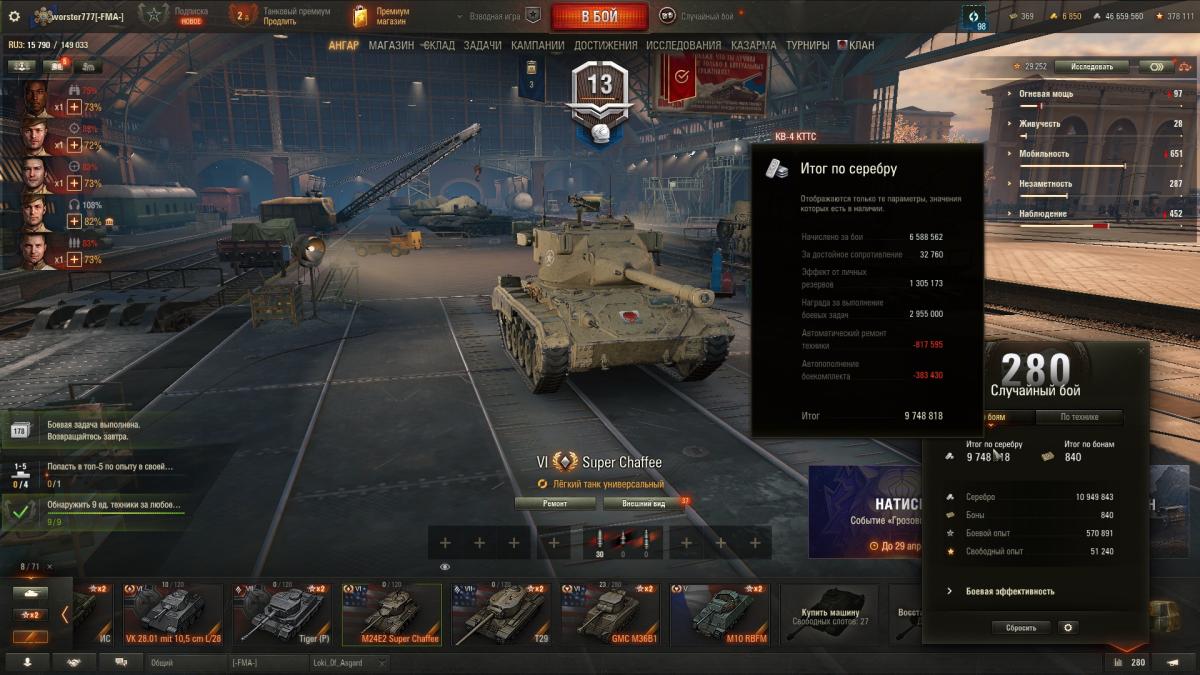This screenshot has height=675, width=1200.
Task: Click the Исследовать research button
Action: click(1091, 67)
